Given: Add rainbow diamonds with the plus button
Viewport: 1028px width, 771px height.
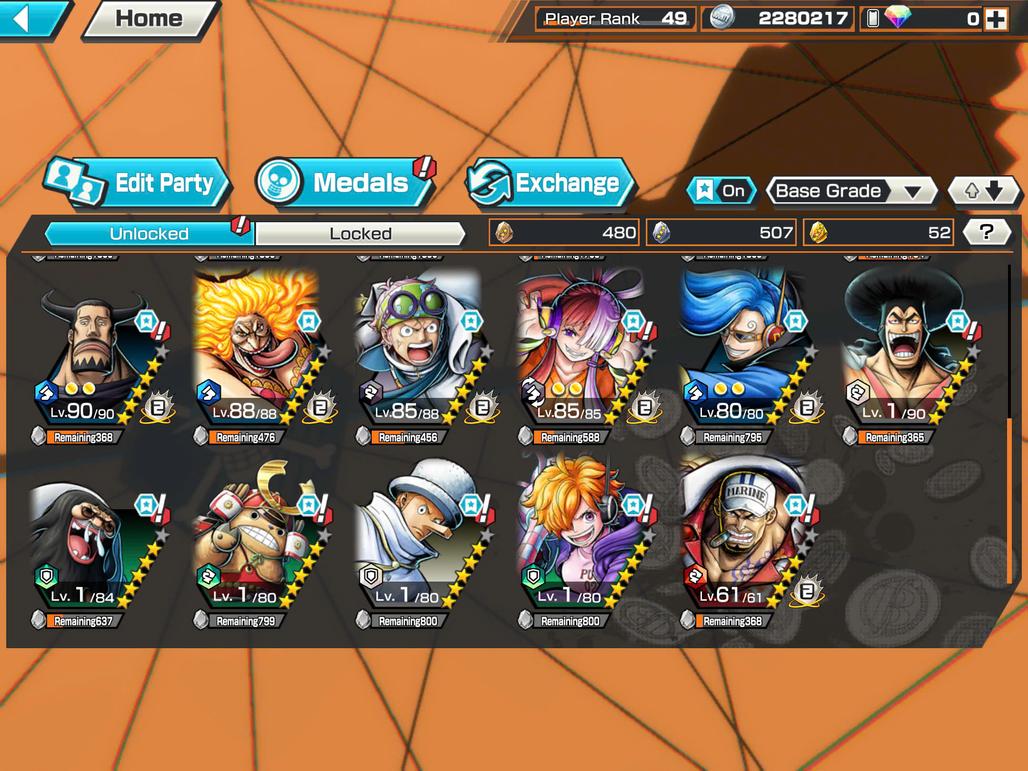Looking at the screenshot, I should point(995,18).
